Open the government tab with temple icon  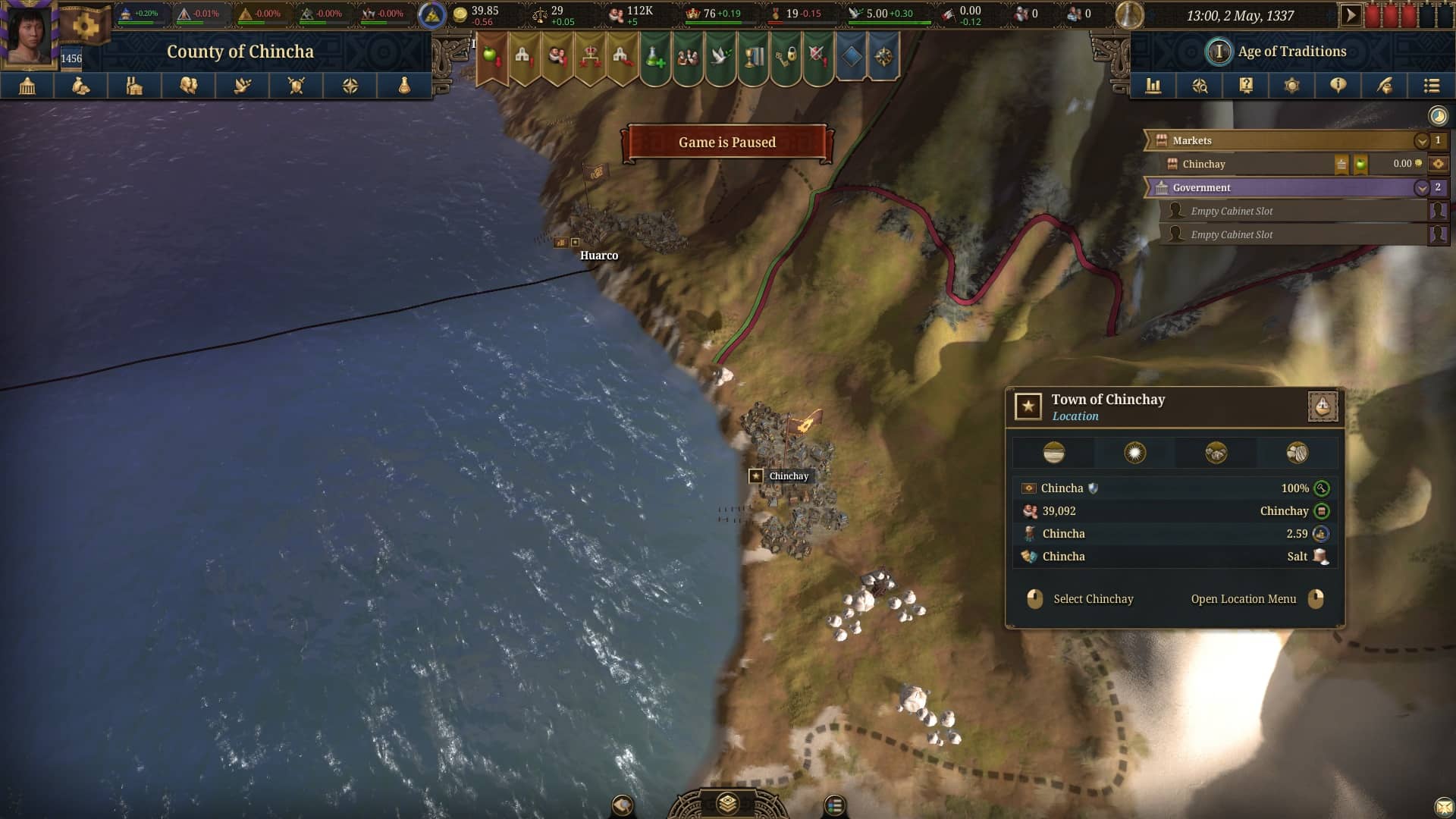pyautogui.click(x=27, y=86)
